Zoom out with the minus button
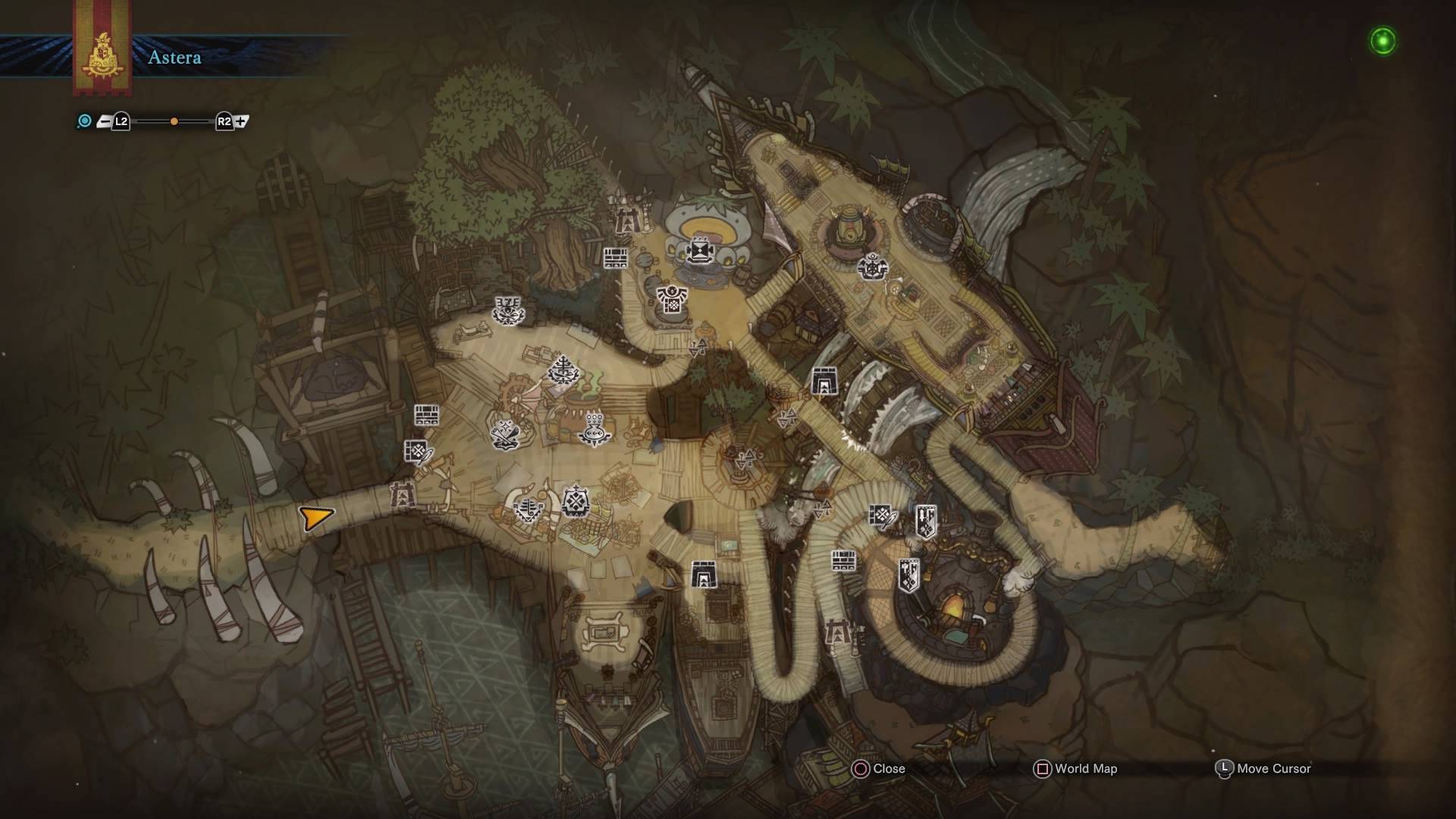The height and width of the screenshot is (819, 1456). 104,121
